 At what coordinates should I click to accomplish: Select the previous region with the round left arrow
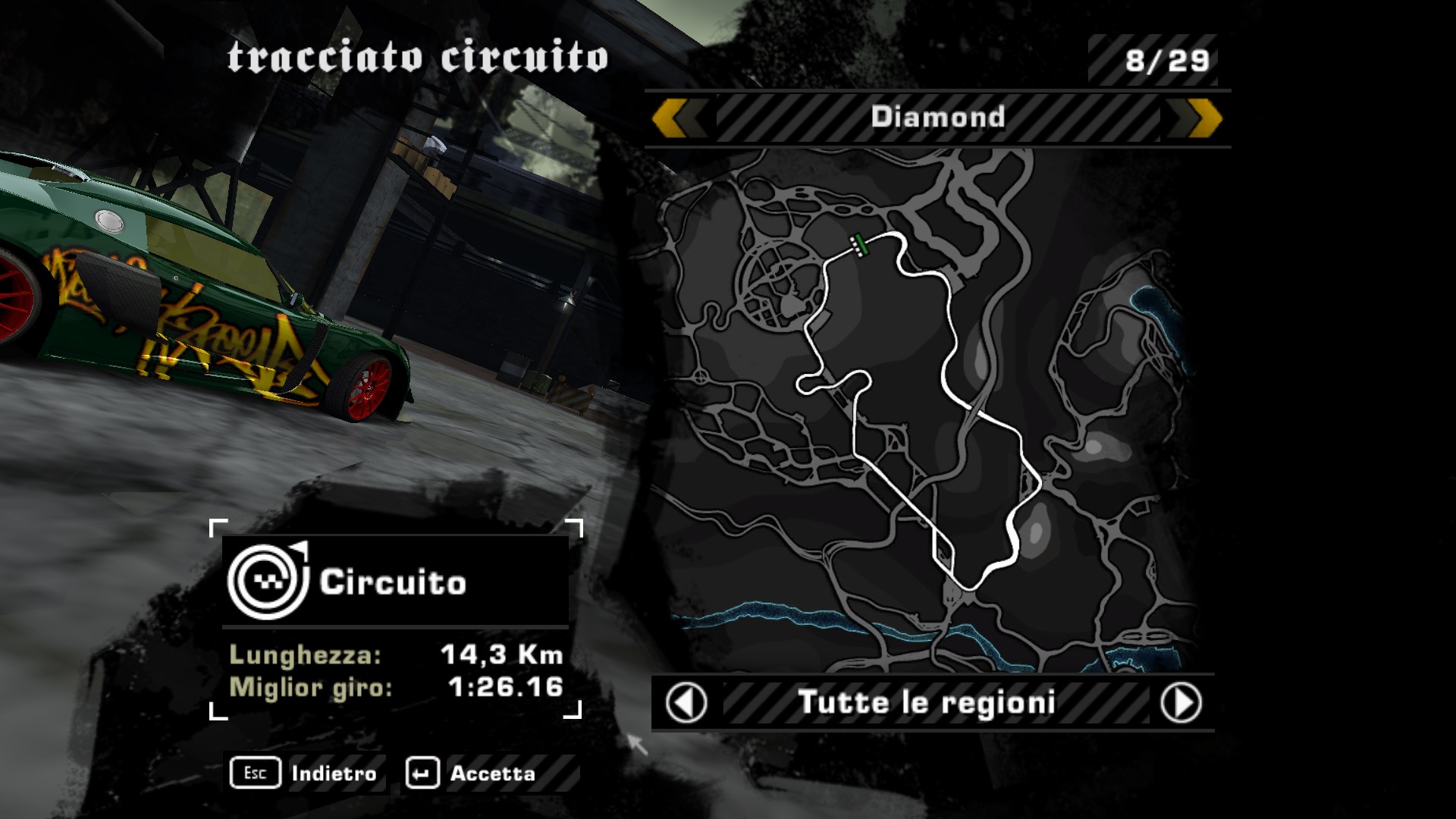pos(686,703)
